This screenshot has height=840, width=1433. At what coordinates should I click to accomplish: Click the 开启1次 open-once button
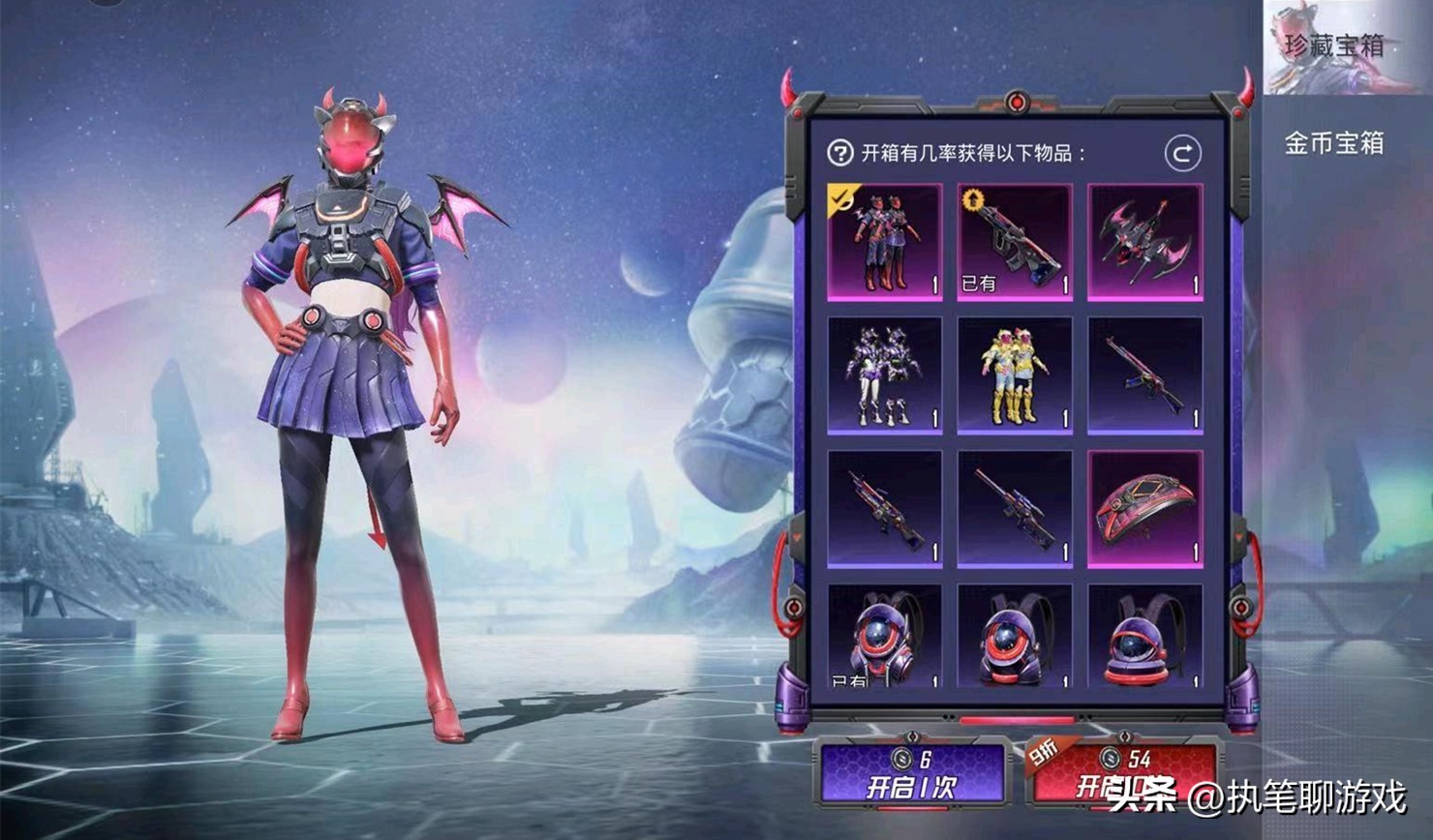coord(911,774)
